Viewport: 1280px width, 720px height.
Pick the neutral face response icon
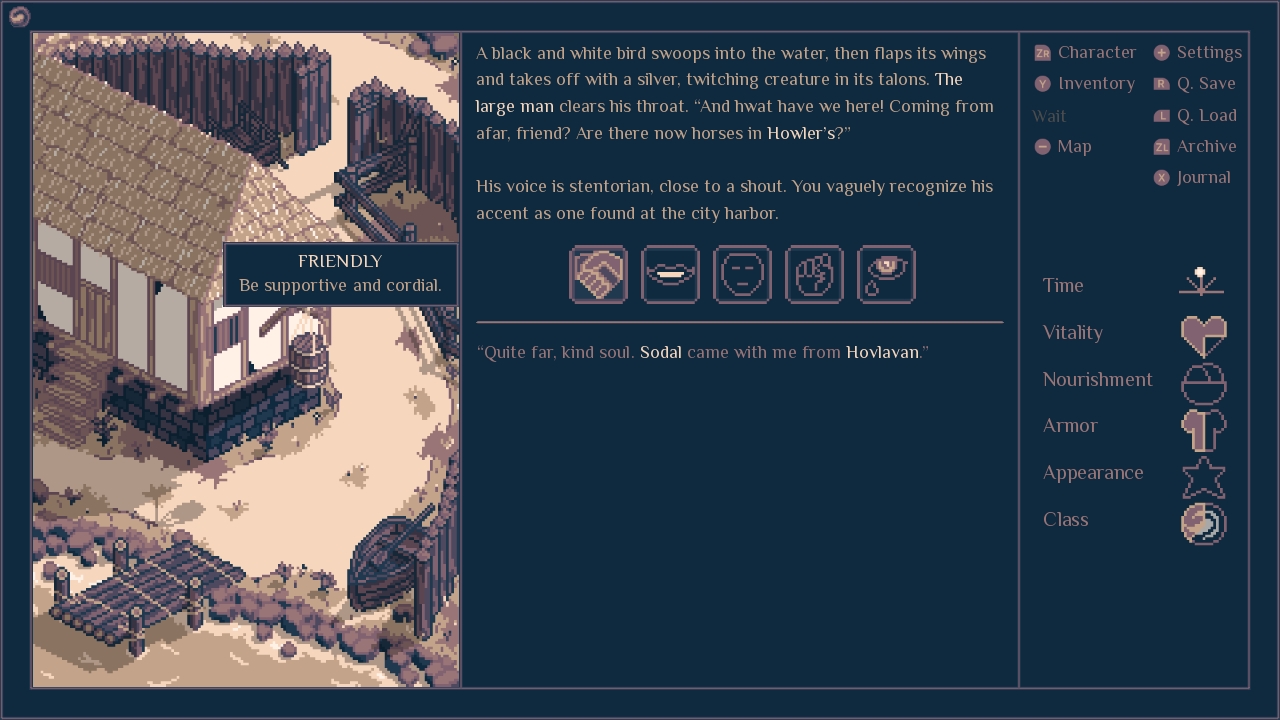click(x=742, y=274)
